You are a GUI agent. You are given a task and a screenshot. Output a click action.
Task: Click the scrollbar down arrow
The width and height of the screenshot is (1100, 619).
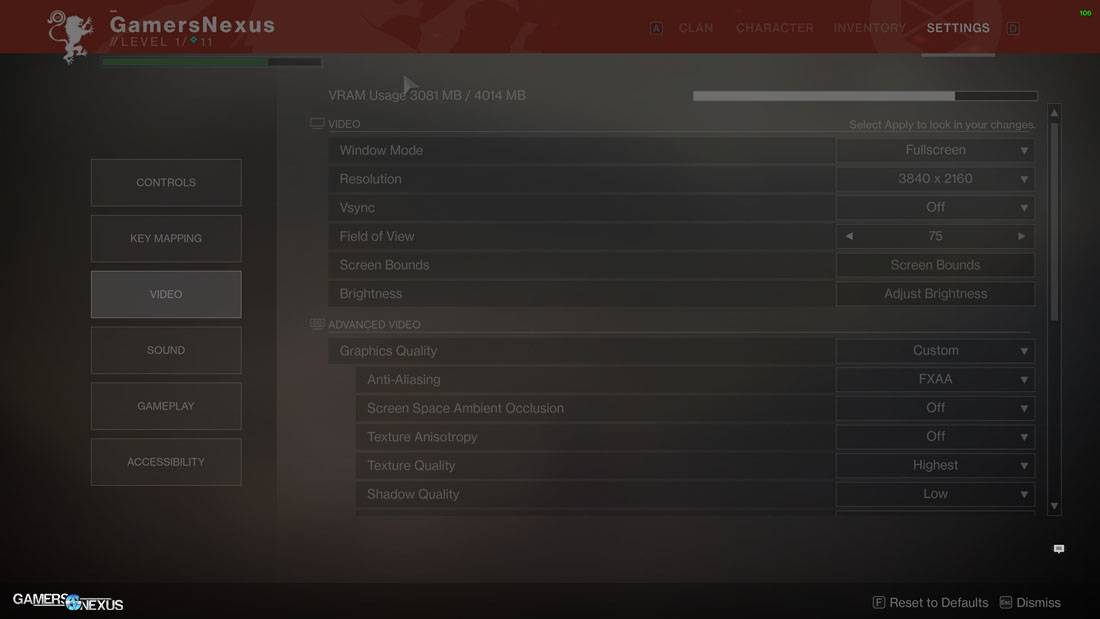[1054, 507]
